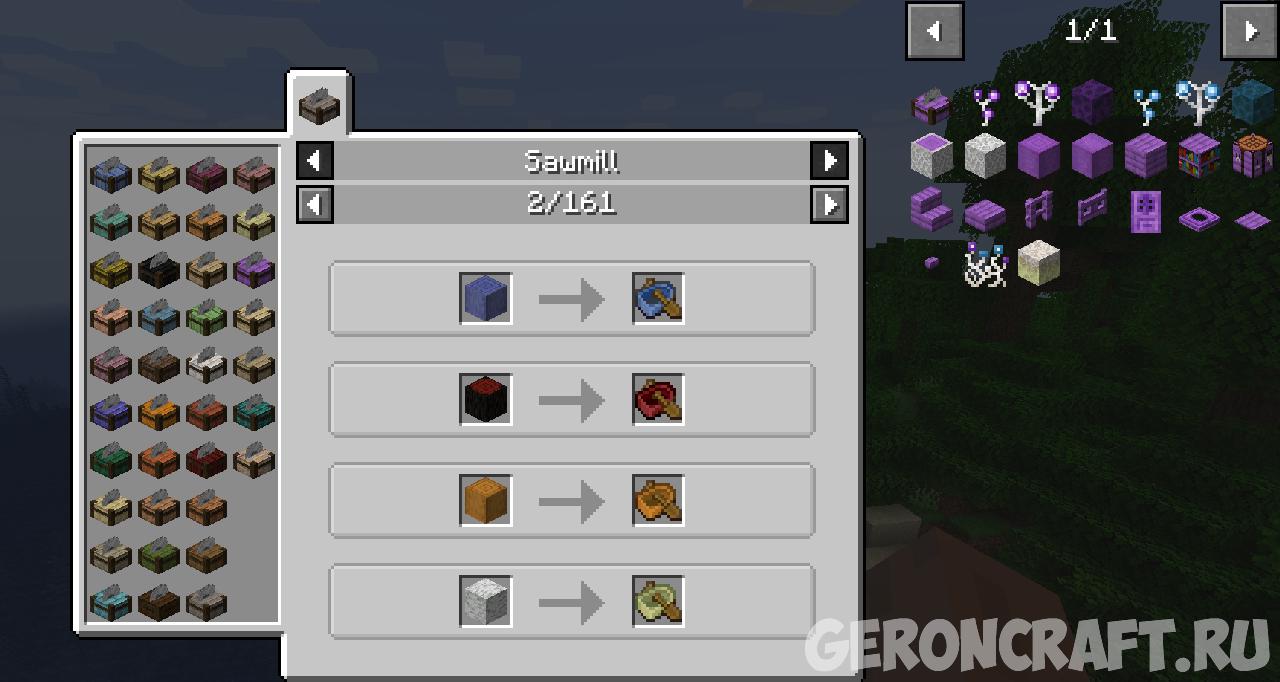Pick the pale green boat output
This screenshot has width=1280, height=682.
[658, 601]
